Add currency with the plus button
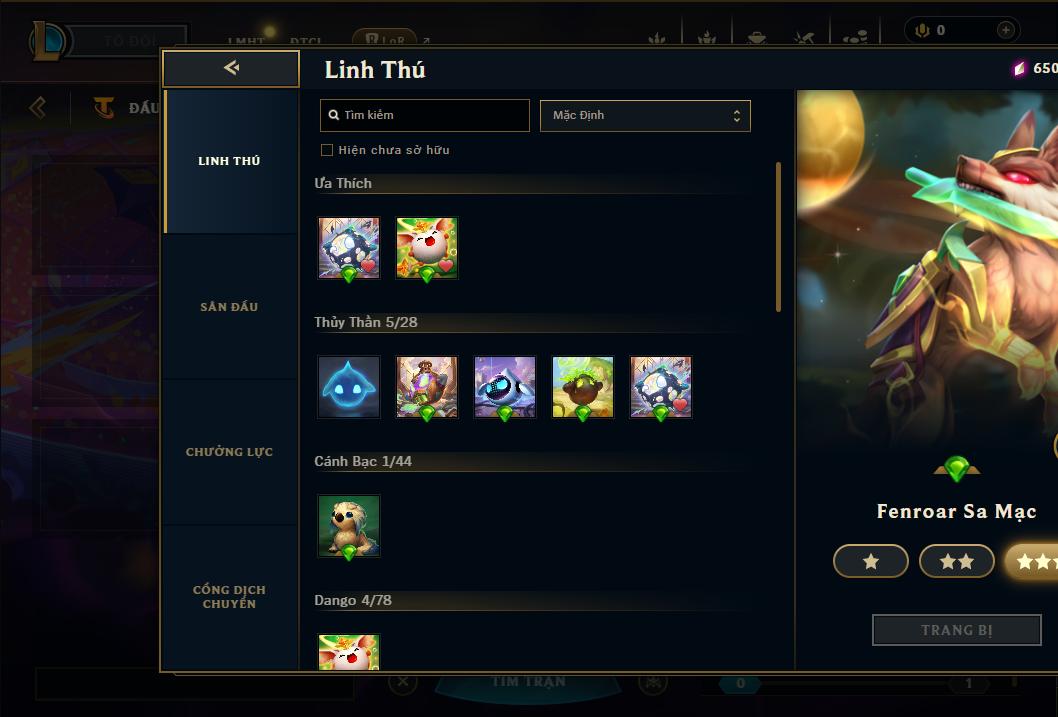Viewport: 1058px width, 717px height. pyautogui.click(x=1005, y=30)
